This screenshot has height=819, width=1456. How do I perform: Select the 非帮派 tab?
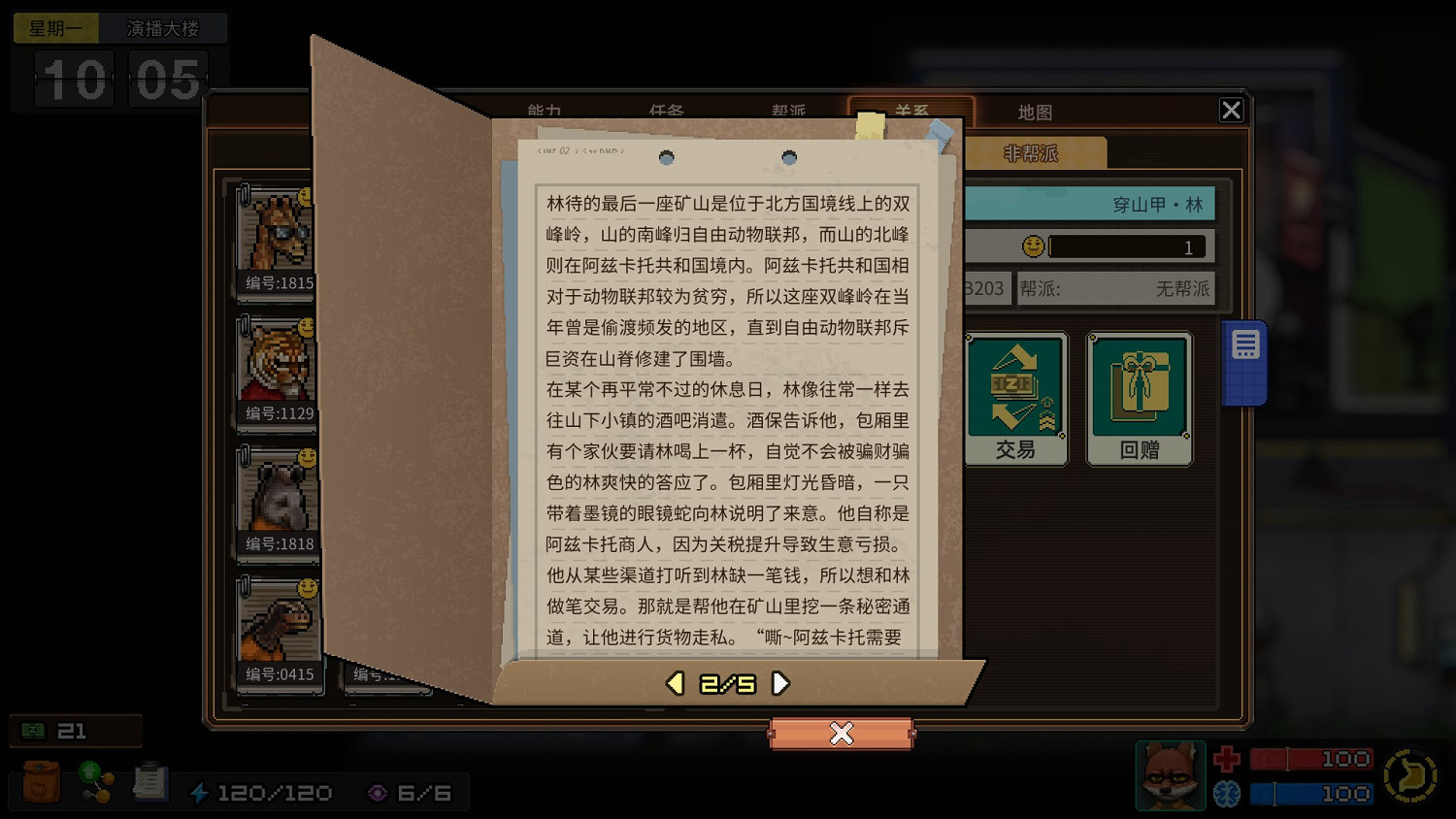click(x=1031, y=152)
